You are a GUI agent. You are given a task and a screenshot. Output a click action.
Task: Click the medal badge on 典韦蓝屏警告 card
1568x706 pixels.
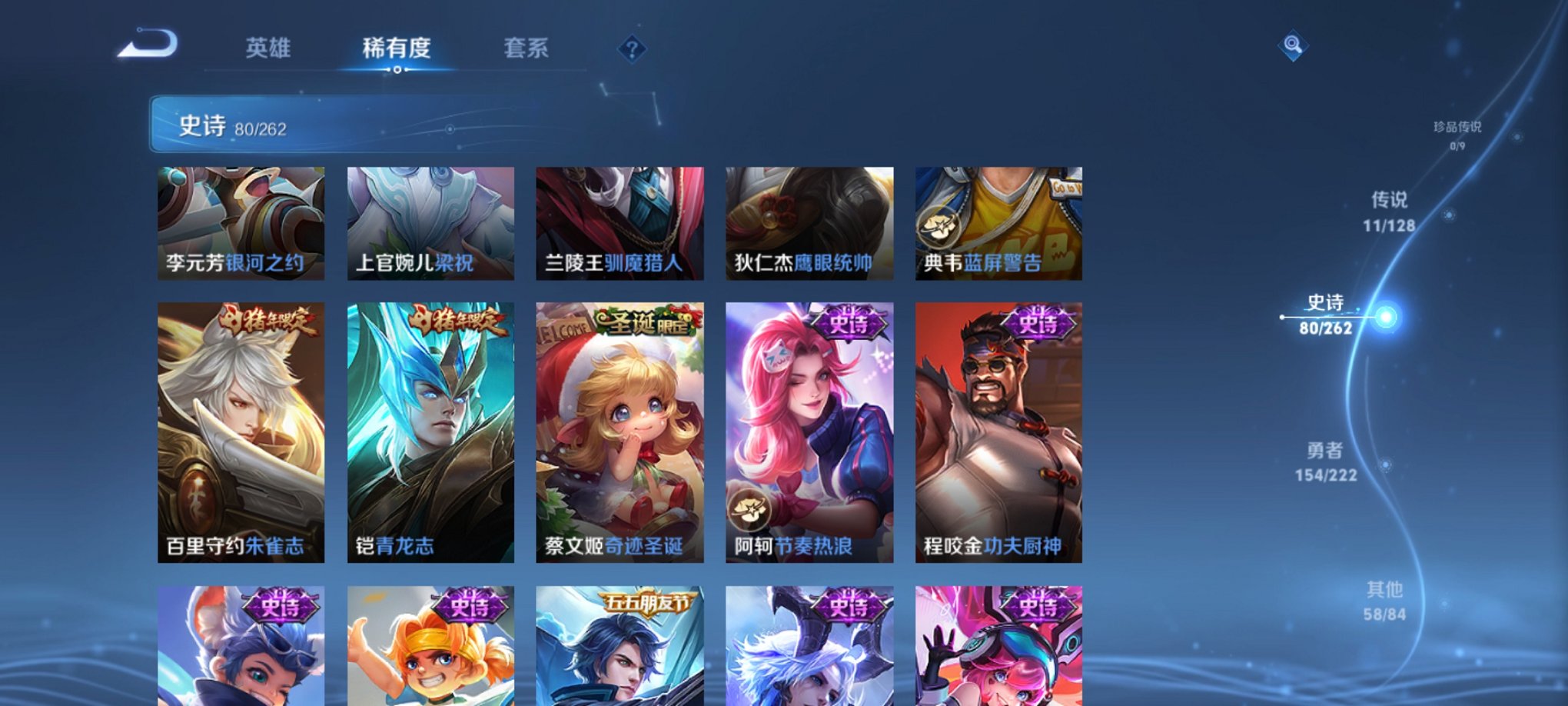[941, 225]
